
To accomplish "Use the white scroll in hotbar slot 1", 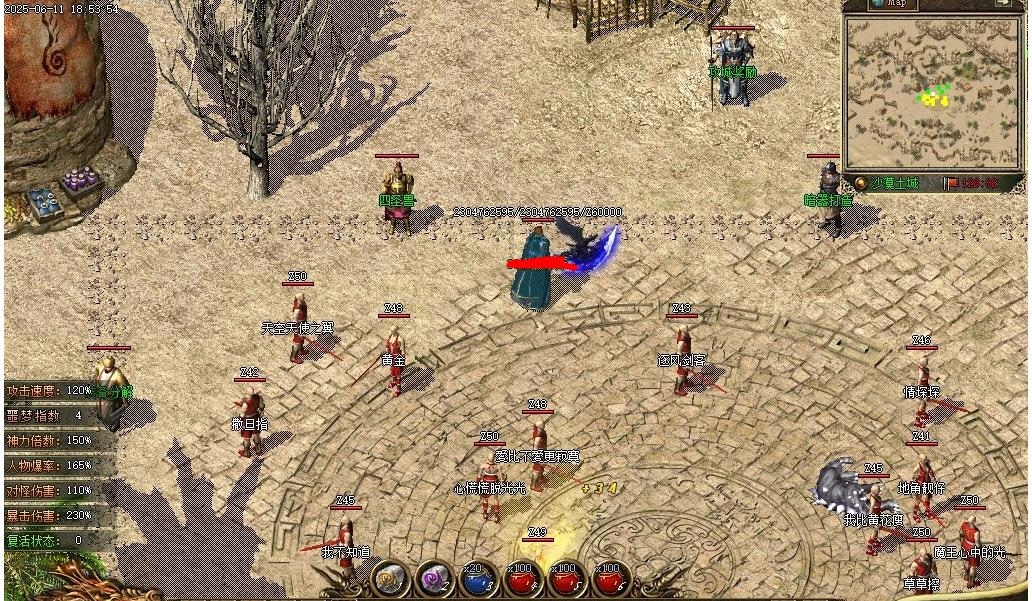I will 390,579.
